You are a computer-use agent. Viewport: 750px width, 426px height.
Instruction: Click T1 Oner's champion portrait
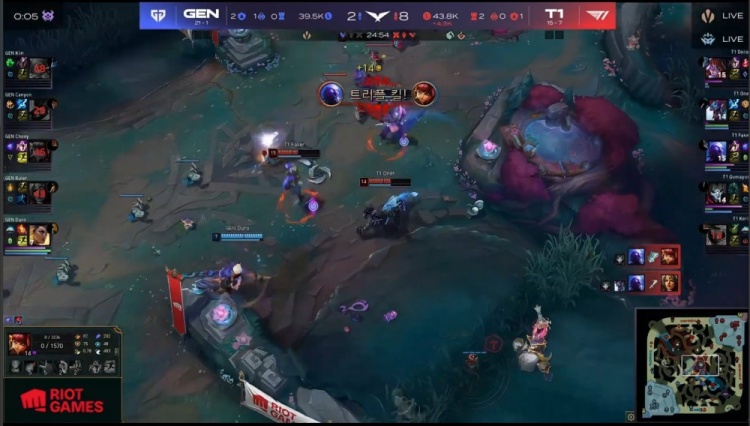(716, 109)
